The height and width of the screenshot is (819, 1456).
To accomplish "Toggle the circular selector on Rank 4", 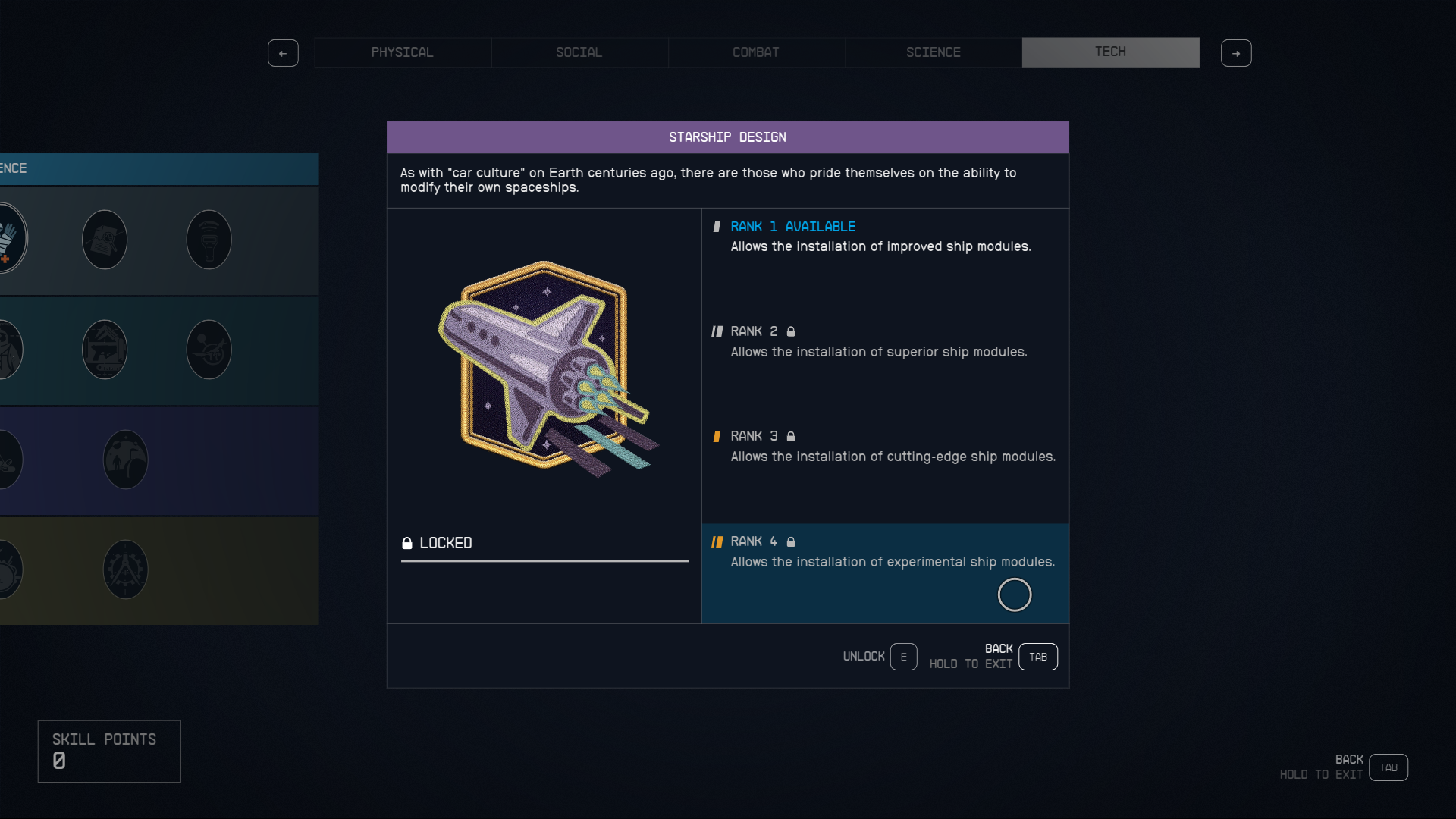I will coord(1015,595).
